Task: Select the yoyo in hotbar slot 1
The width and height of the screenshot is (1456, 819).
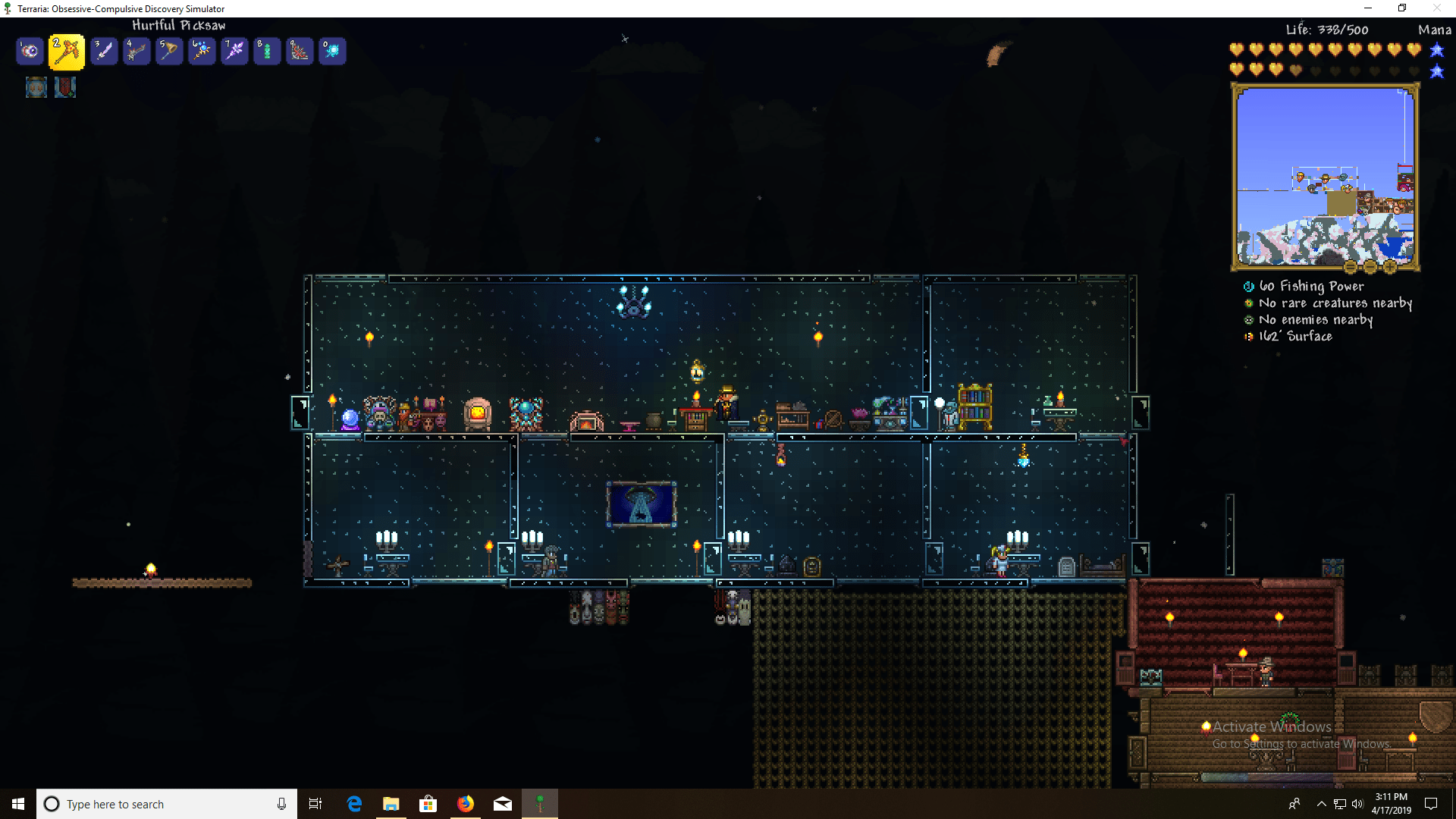Action: pos(30,51)
